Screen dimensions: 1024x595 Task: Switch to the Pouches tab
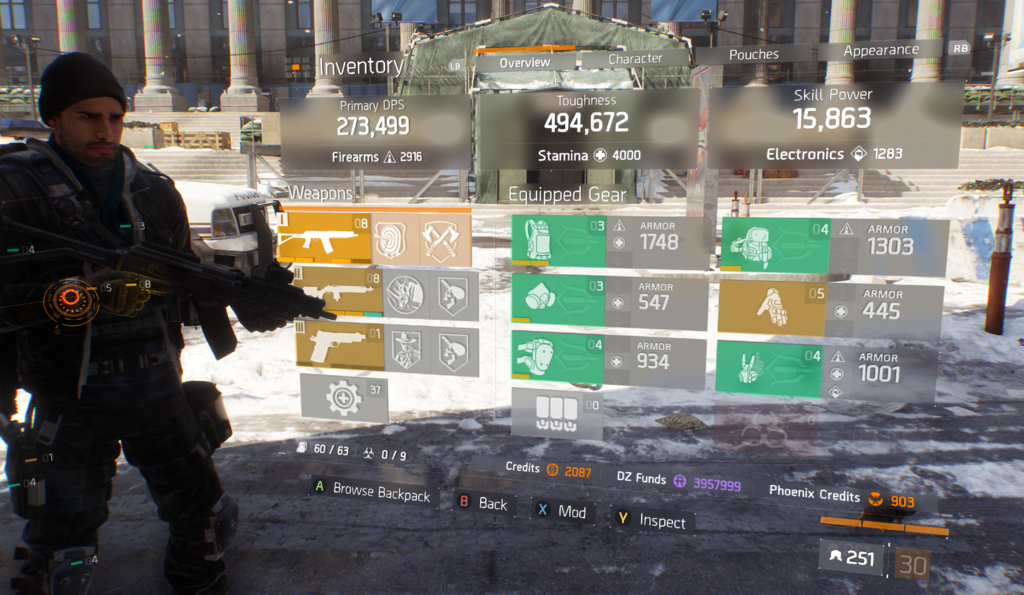[753, 55]
